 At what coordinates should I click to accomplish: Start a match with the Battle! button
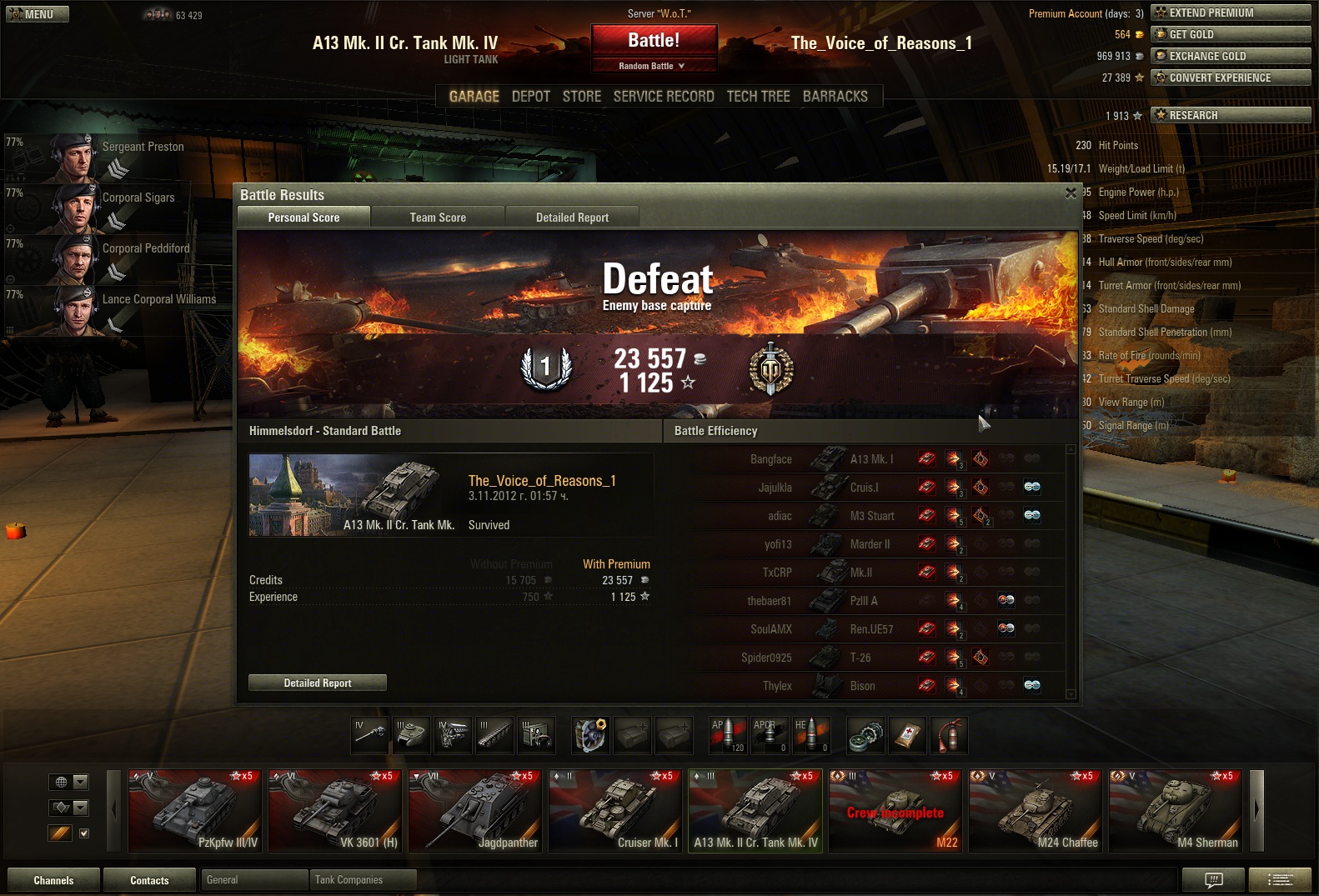(654, 41)
